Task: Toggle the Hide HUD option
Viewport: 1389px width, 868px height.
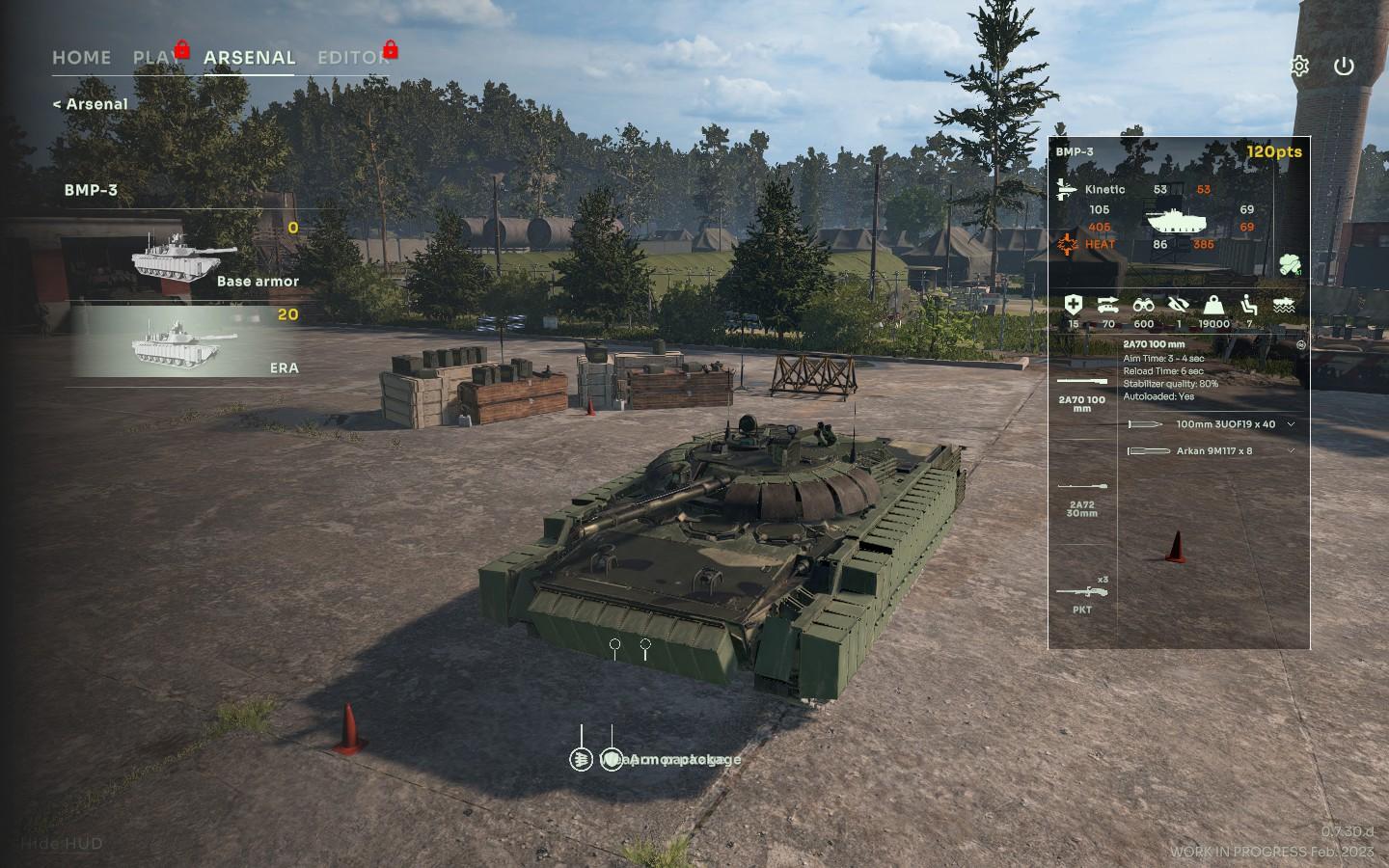Action: (x=62, y=844)
